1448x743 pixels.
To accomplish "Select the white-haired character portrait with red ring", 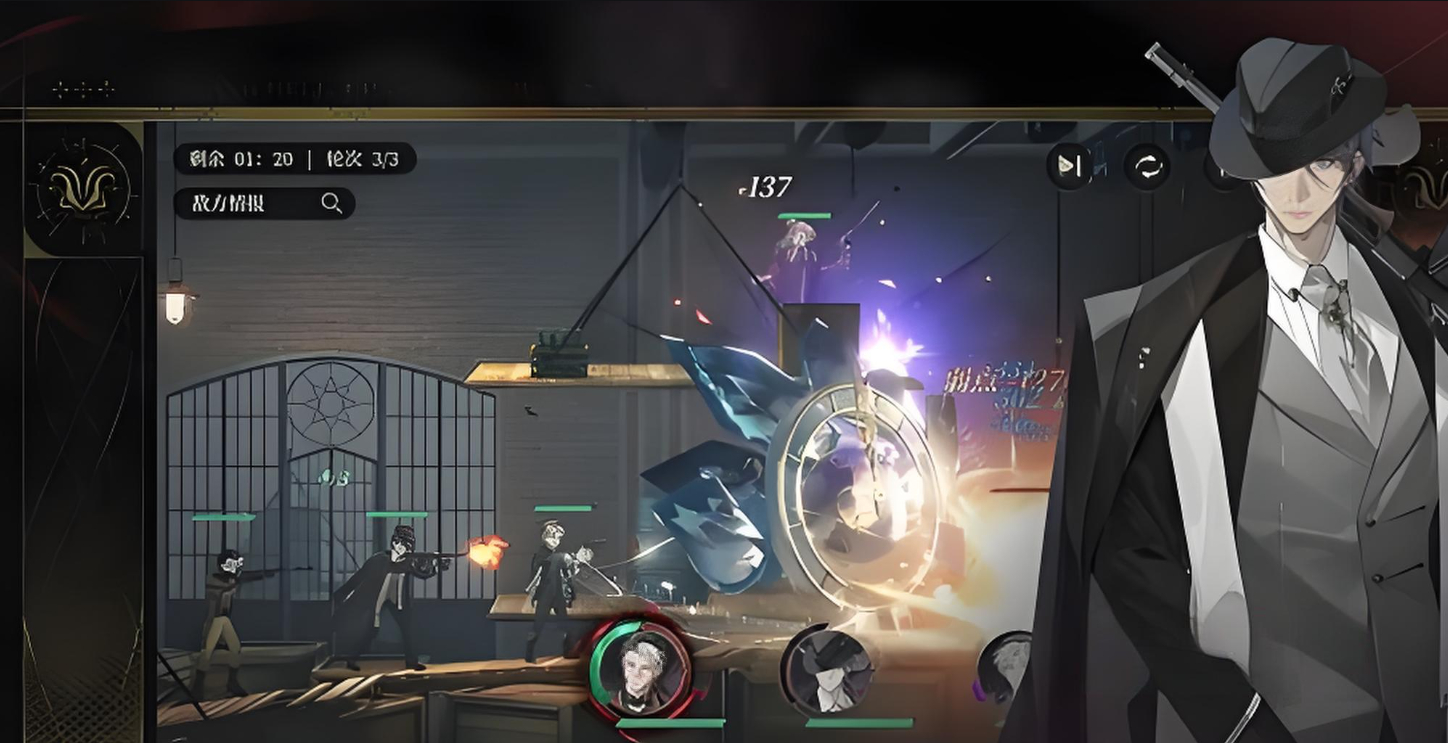I will pyautogui.click(x=639, y=667).
